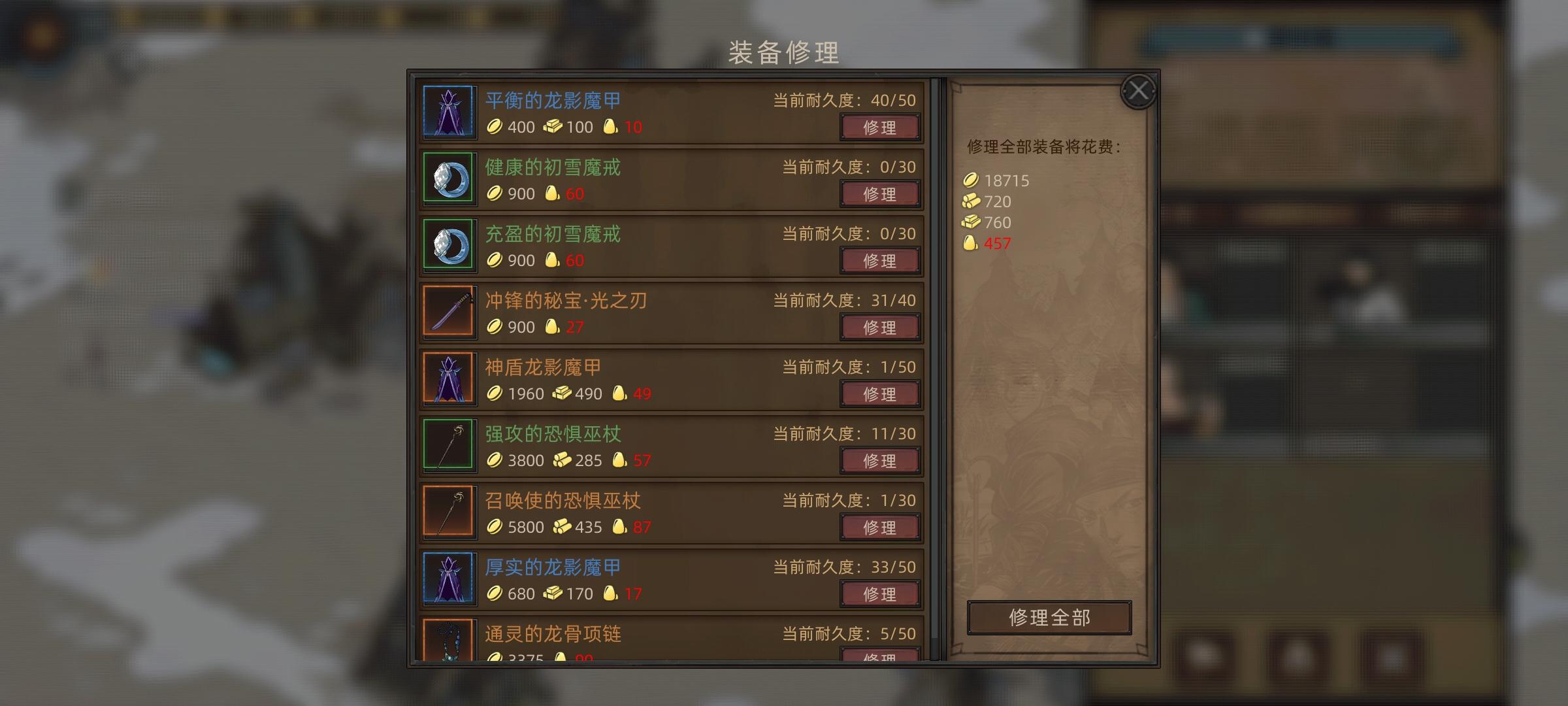This screenshot has width=1568, height=706.
Task: Select the 神盾龙影魔甲 armor icon
Action: pos(449,379)
